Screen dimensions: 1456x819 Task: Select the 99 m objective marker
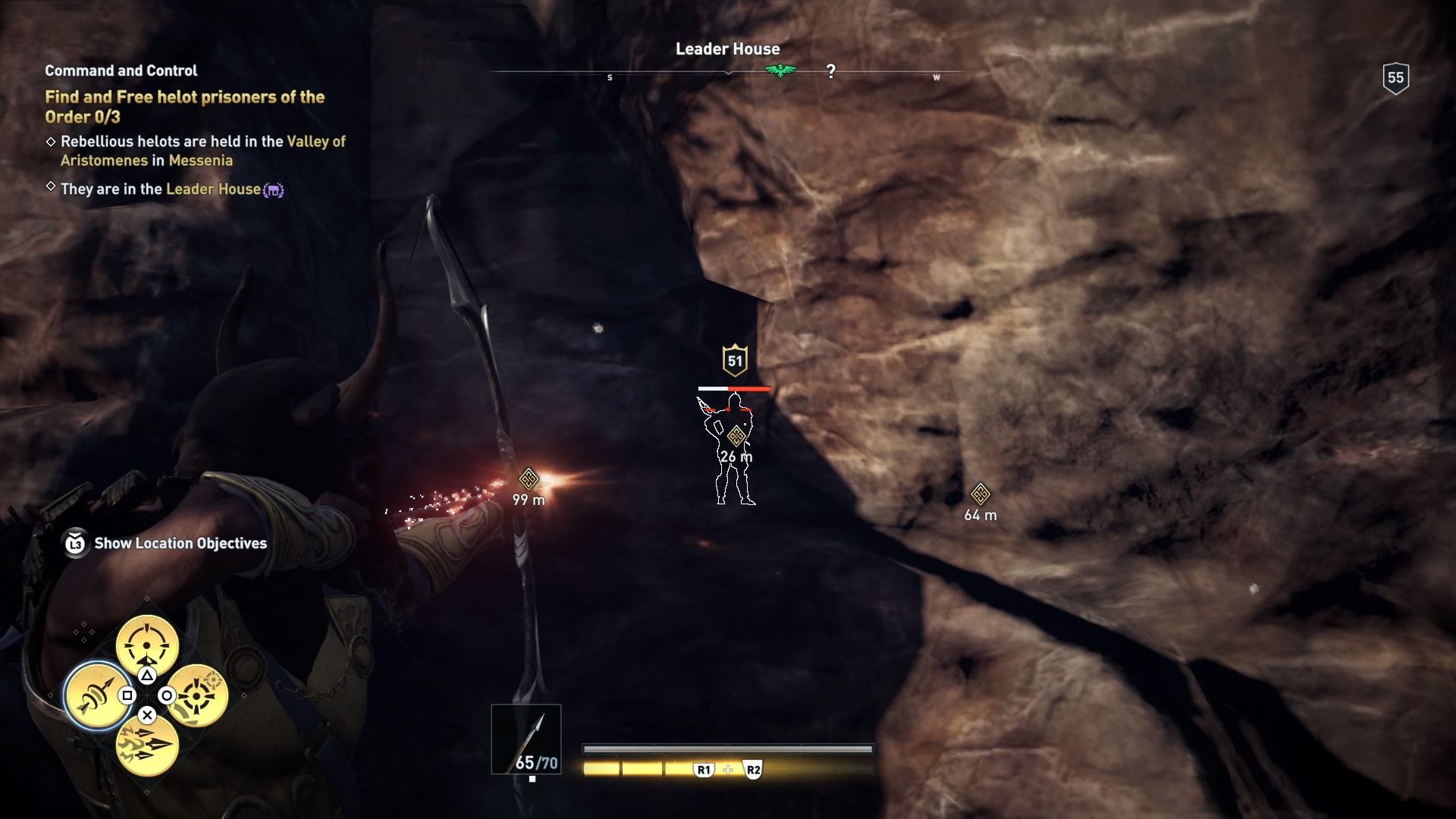click(529, 479)
